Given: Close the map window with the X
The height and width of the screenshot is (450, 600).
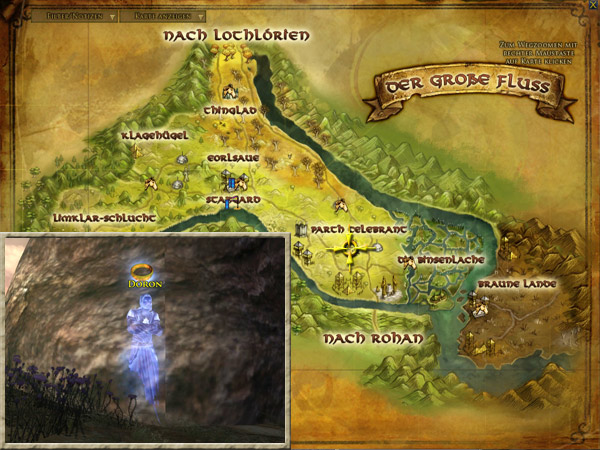Looking at the screenshot, I should (592, 7).
